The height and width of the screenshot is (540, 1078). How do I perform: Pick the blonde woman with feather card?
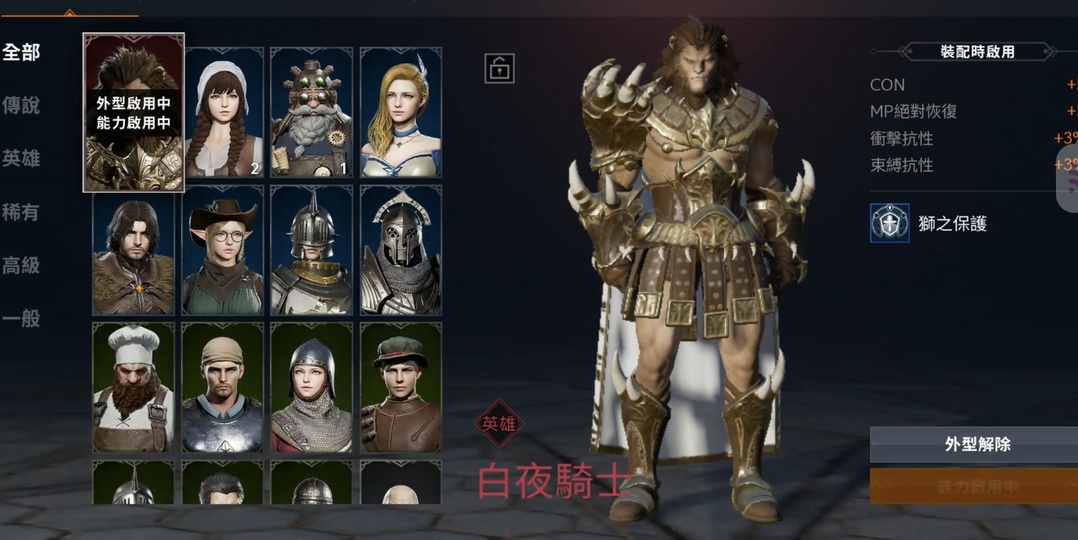pos(400,113)
